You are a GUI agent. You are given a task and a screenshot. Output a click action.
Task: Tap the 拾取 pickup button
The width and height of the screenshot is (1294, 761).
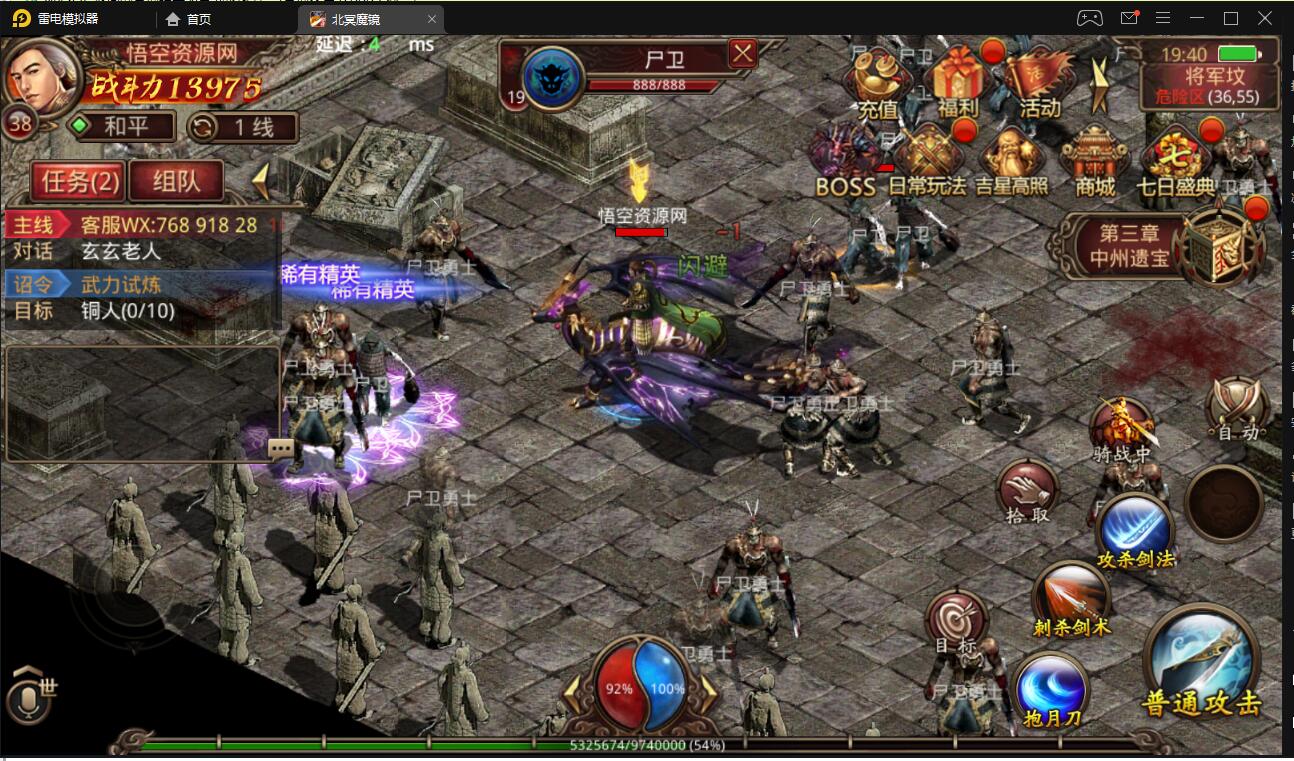[x=1028, y=491]
